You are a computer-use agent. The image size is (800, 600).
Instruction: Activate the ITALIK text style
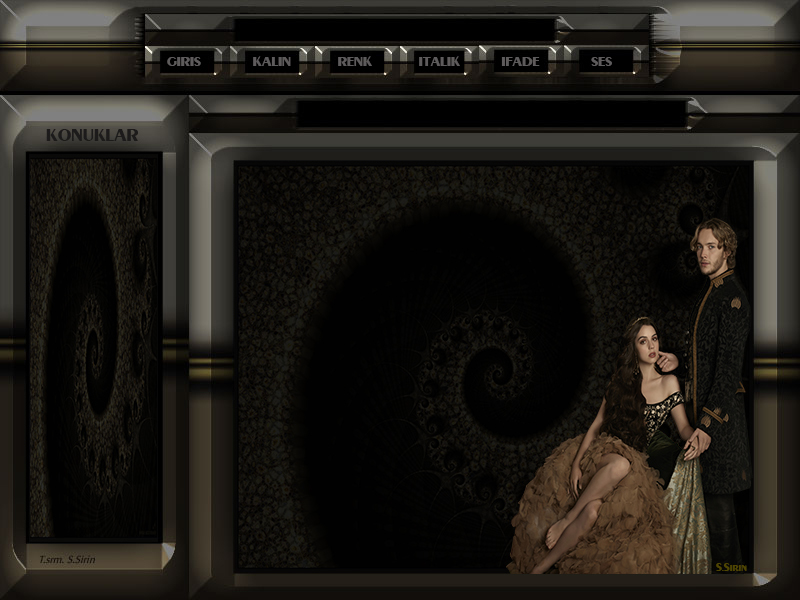tap(439, 62)
